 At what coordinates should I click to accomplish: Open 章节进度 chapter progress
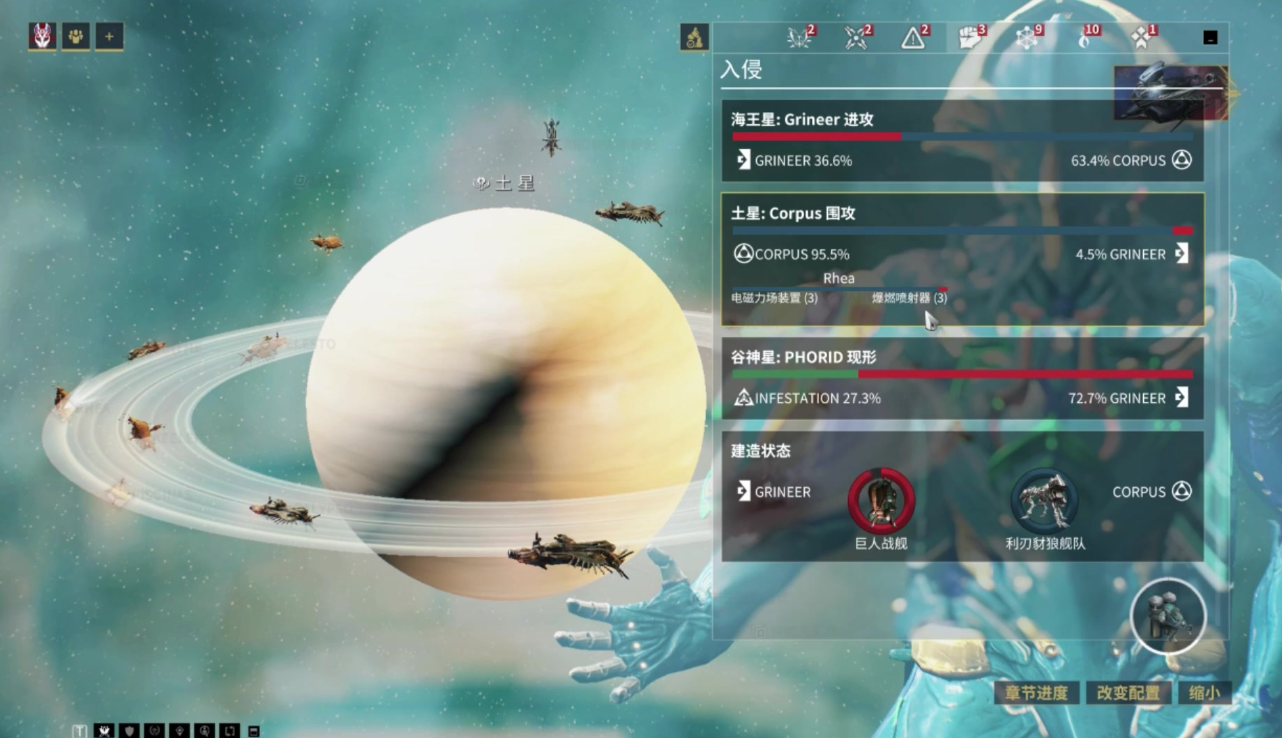(1037, 693)
